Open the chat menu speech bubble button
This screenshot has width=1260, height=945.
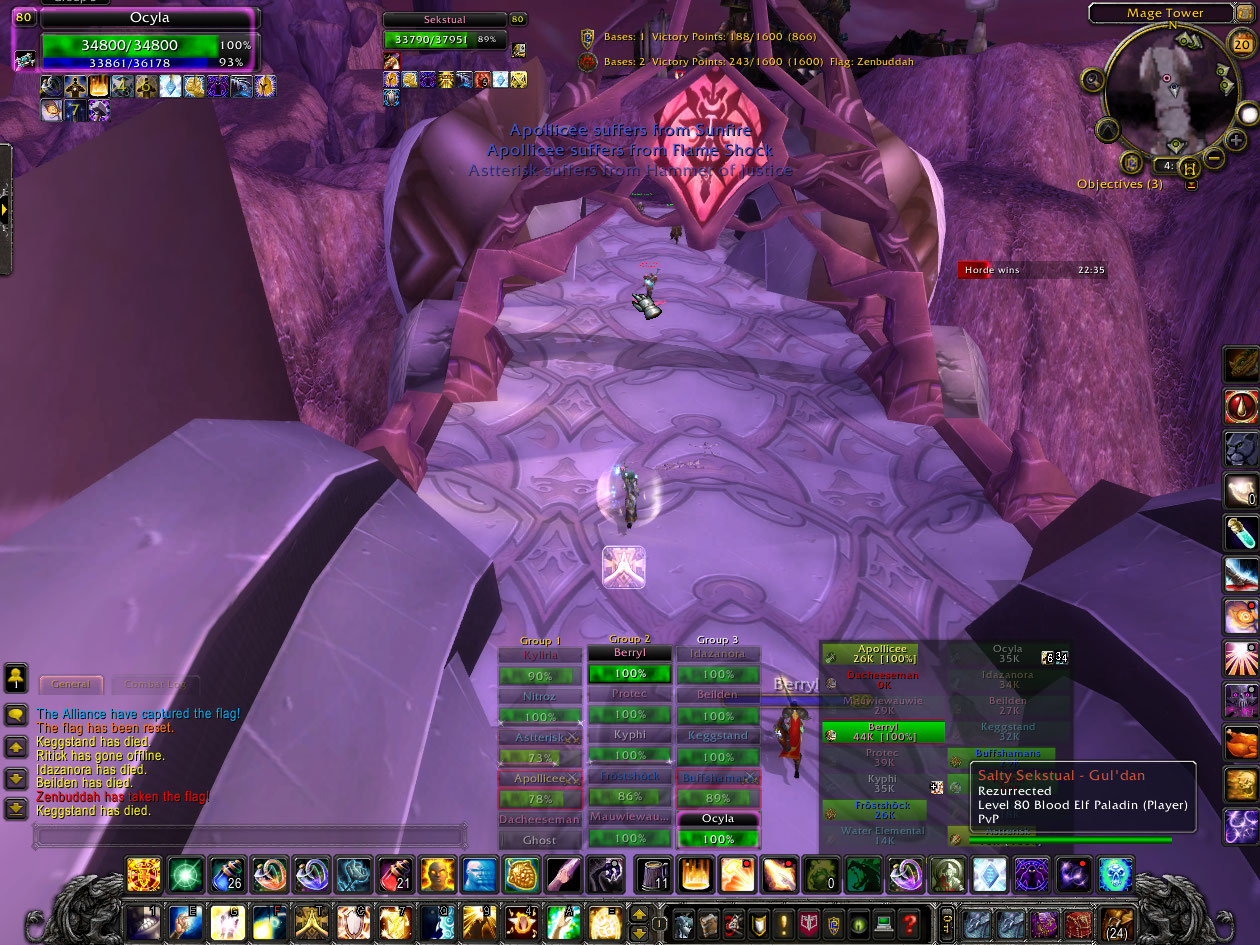[16, 714]
